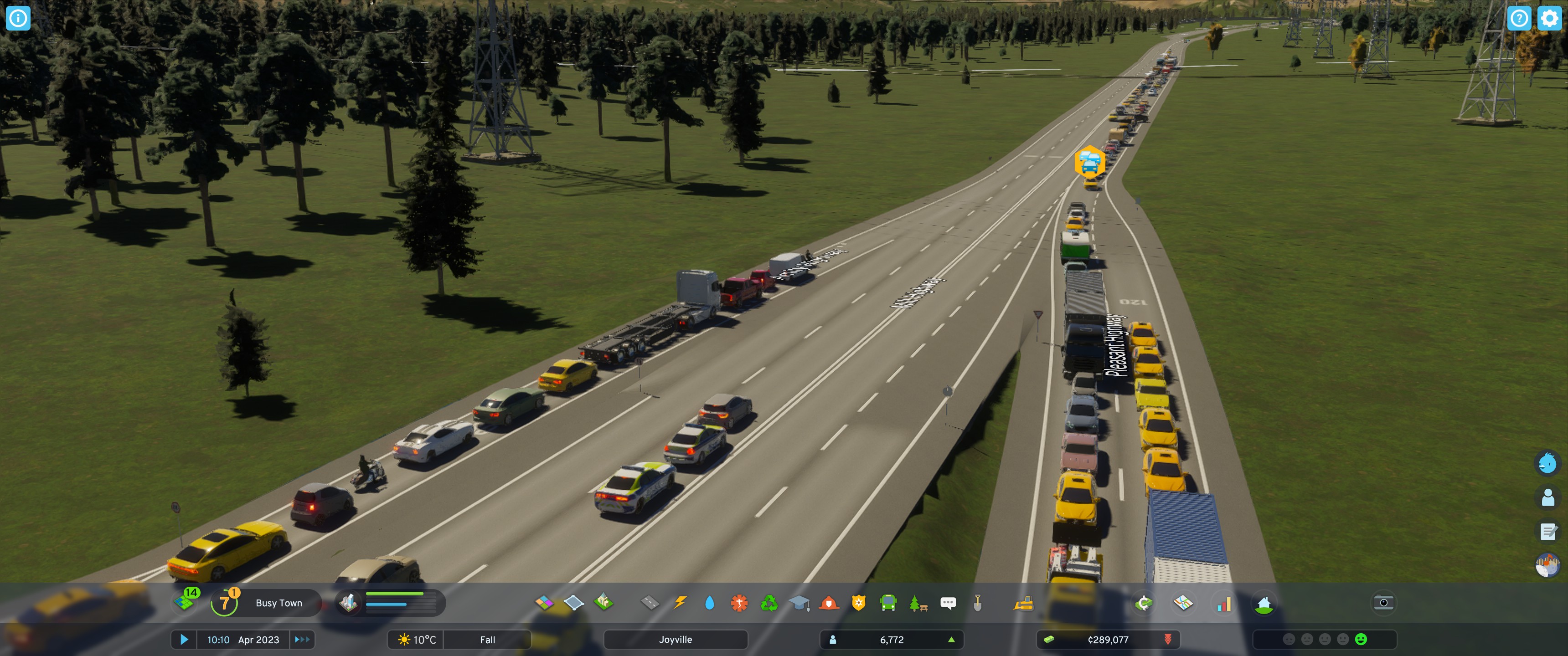Open the Electricity services menu
The height and width of the screenshot is (656, 1568).
click(x=680, y=603)
